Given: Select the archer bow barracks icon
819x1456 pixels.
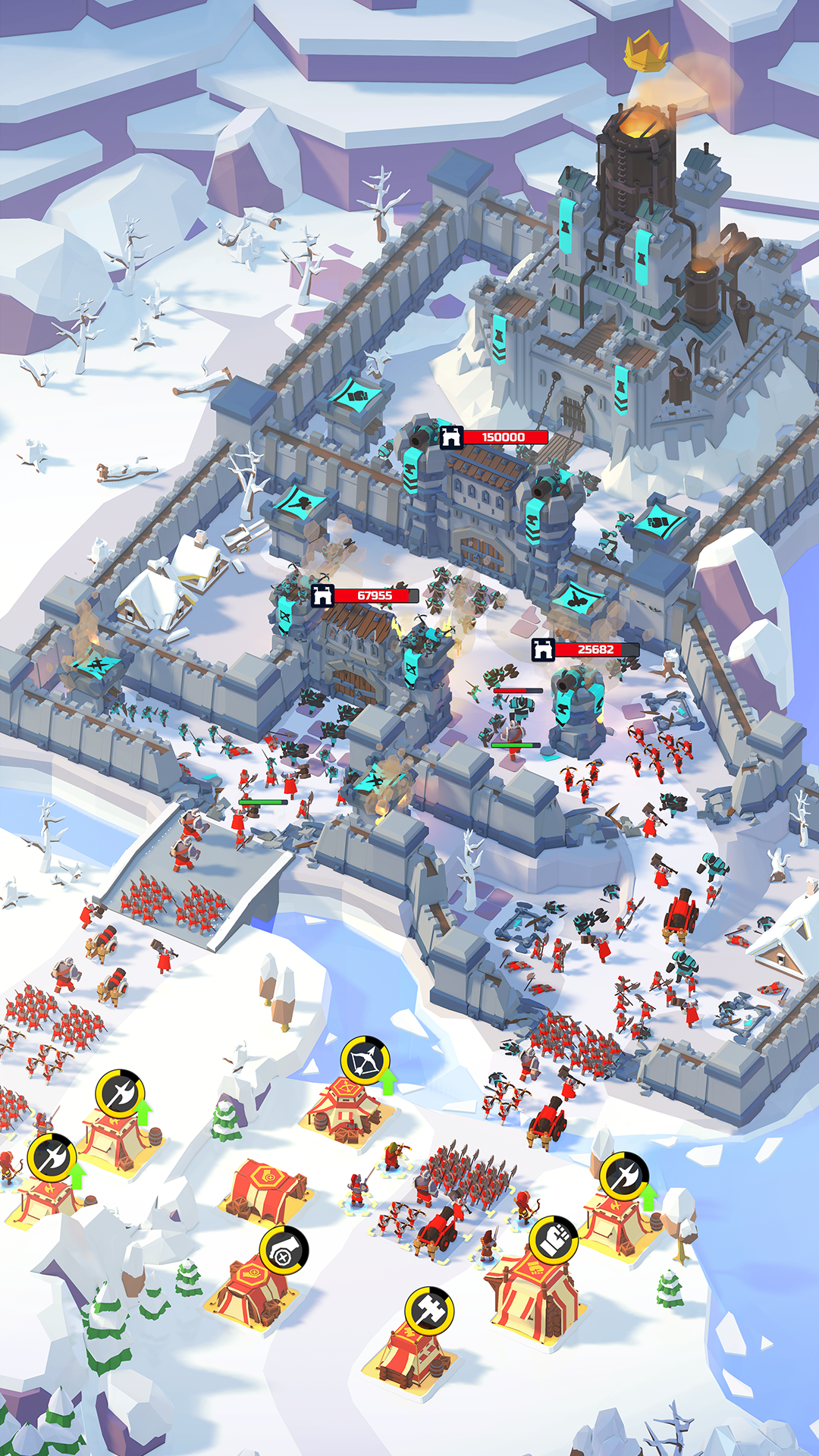Looking at the screenshot, I should 365,1061.
